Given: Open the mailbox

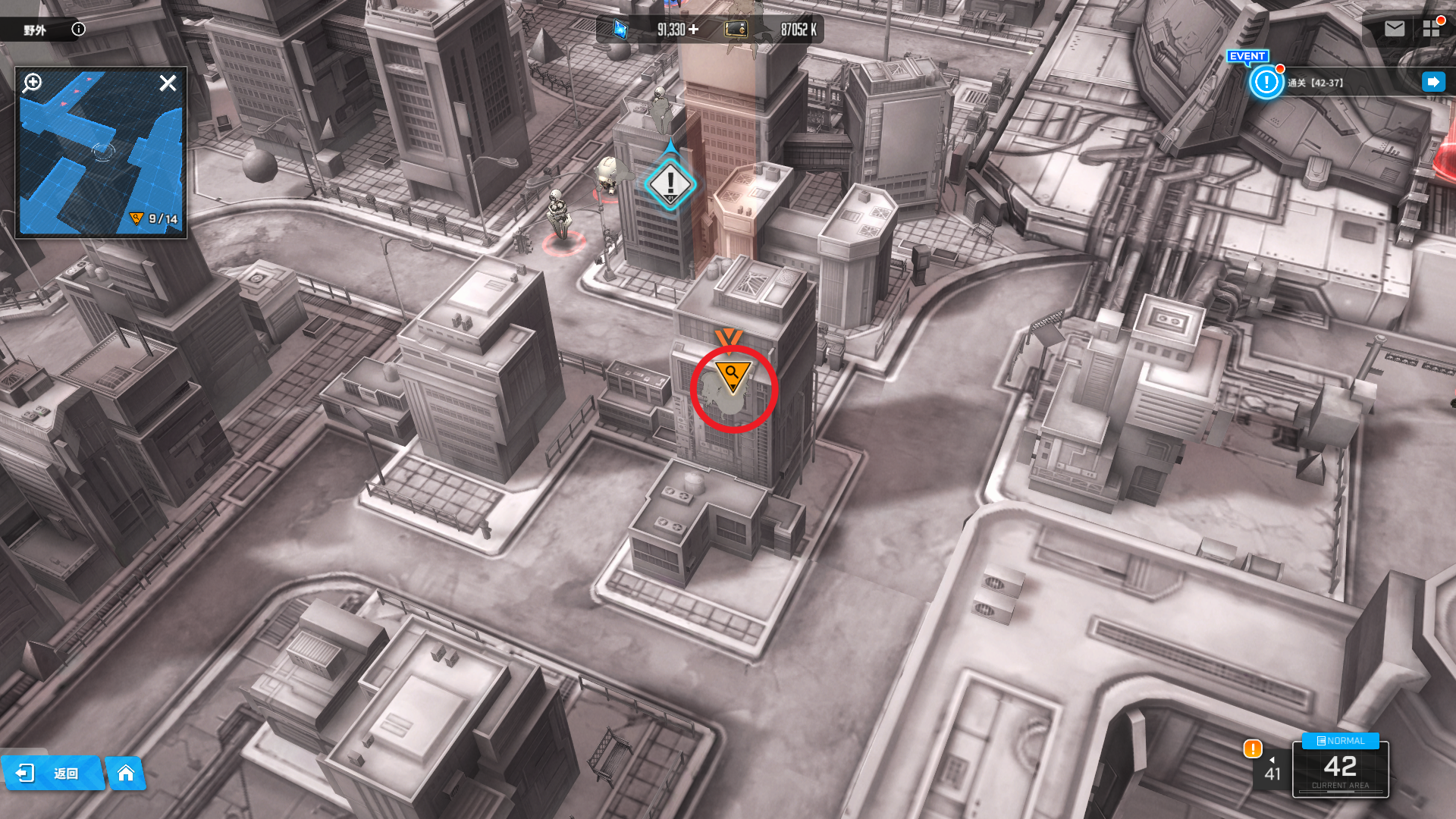Looking at the screenshot, I should click(1395, 29).
